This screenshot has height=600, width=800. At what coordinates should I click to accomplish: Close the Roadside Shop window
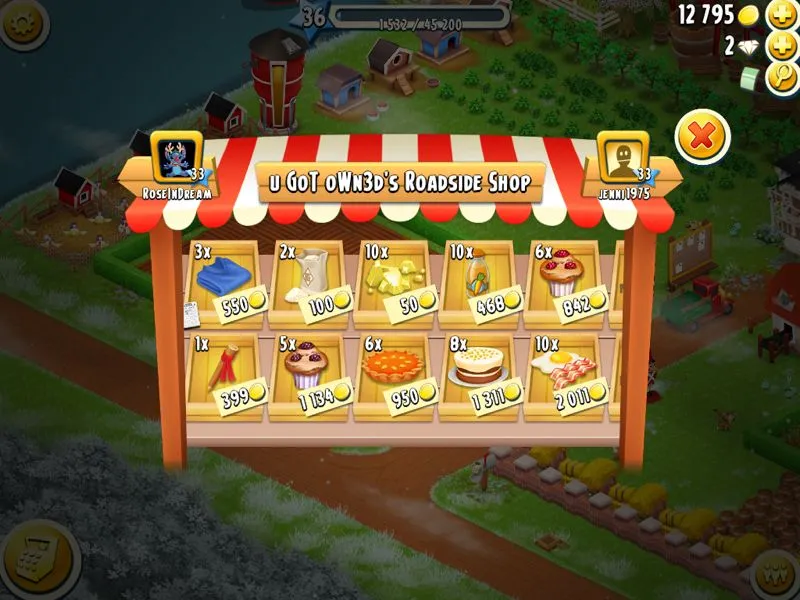point(702,136)
